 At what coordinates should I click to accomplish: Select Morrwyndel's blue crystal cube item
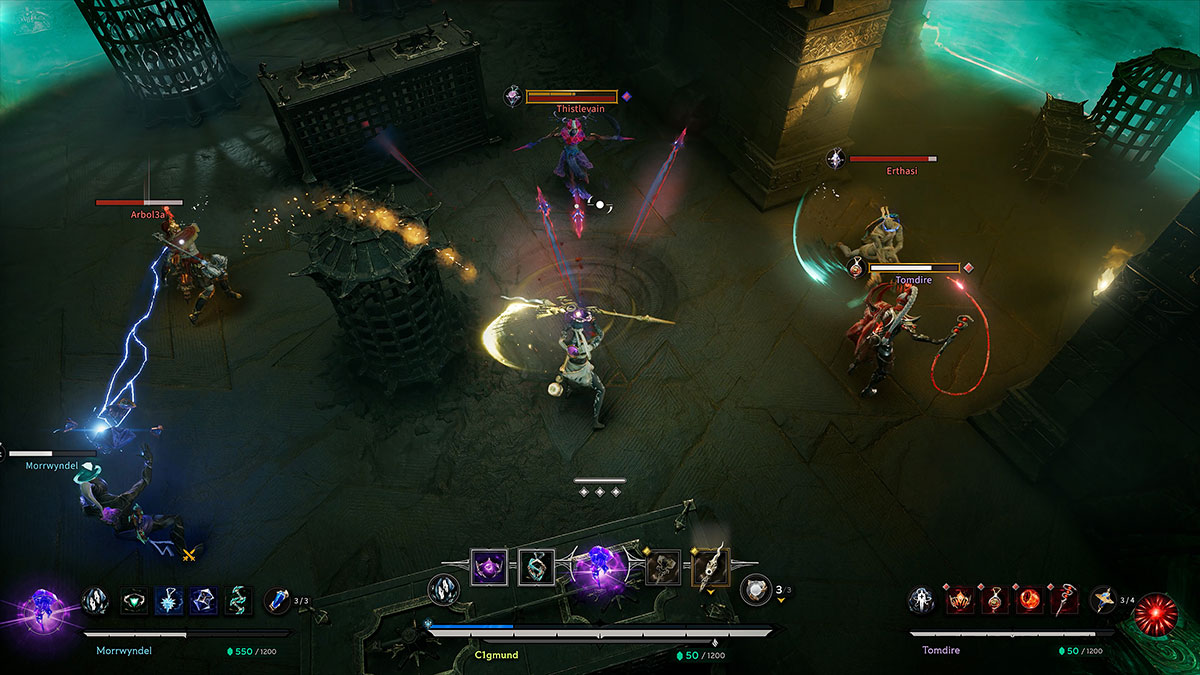tap(204, 601)
